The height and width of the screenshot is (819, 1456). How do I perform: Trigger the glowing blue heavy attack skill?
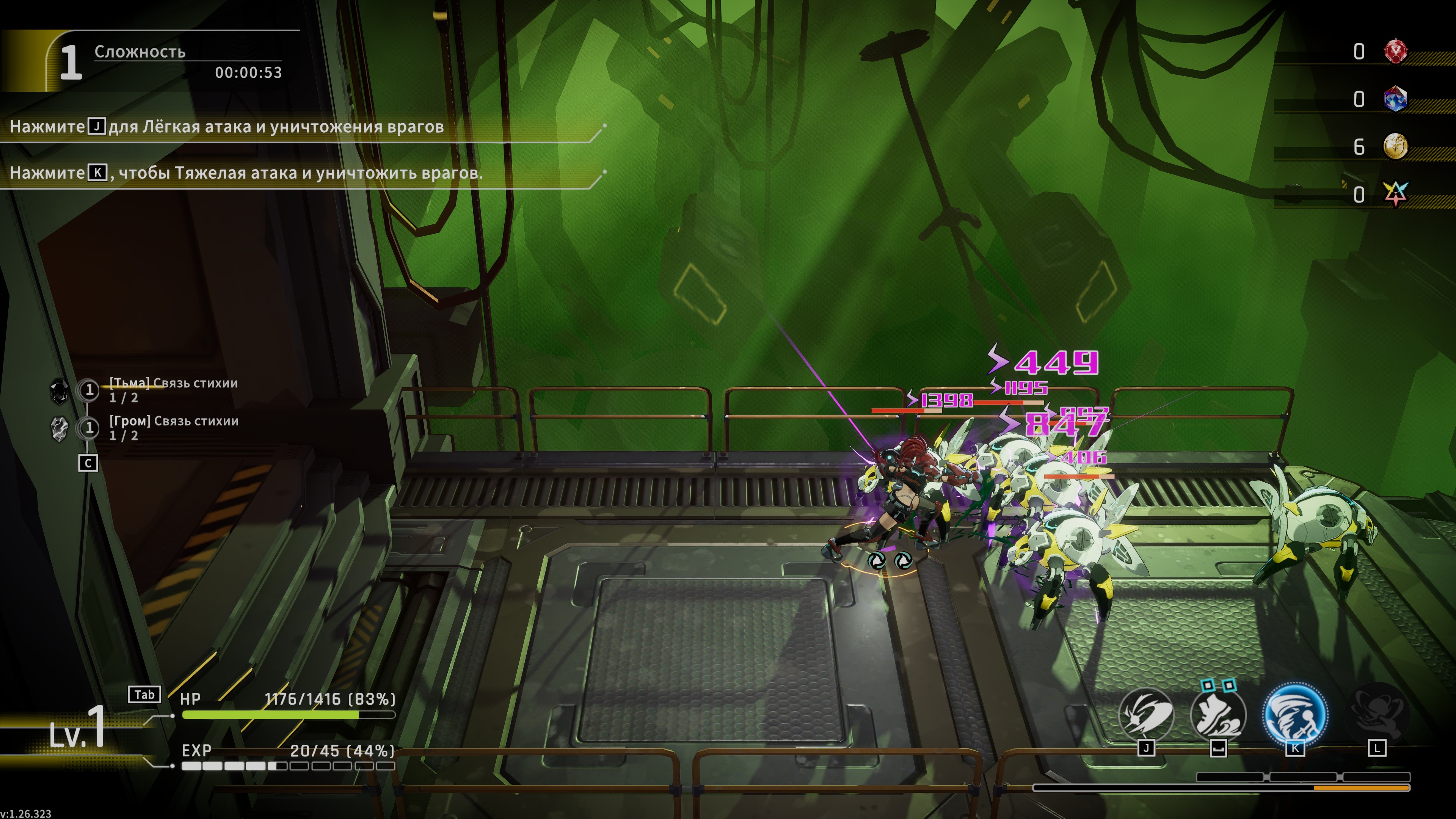pyautogui.click(x=1294, y=713)
